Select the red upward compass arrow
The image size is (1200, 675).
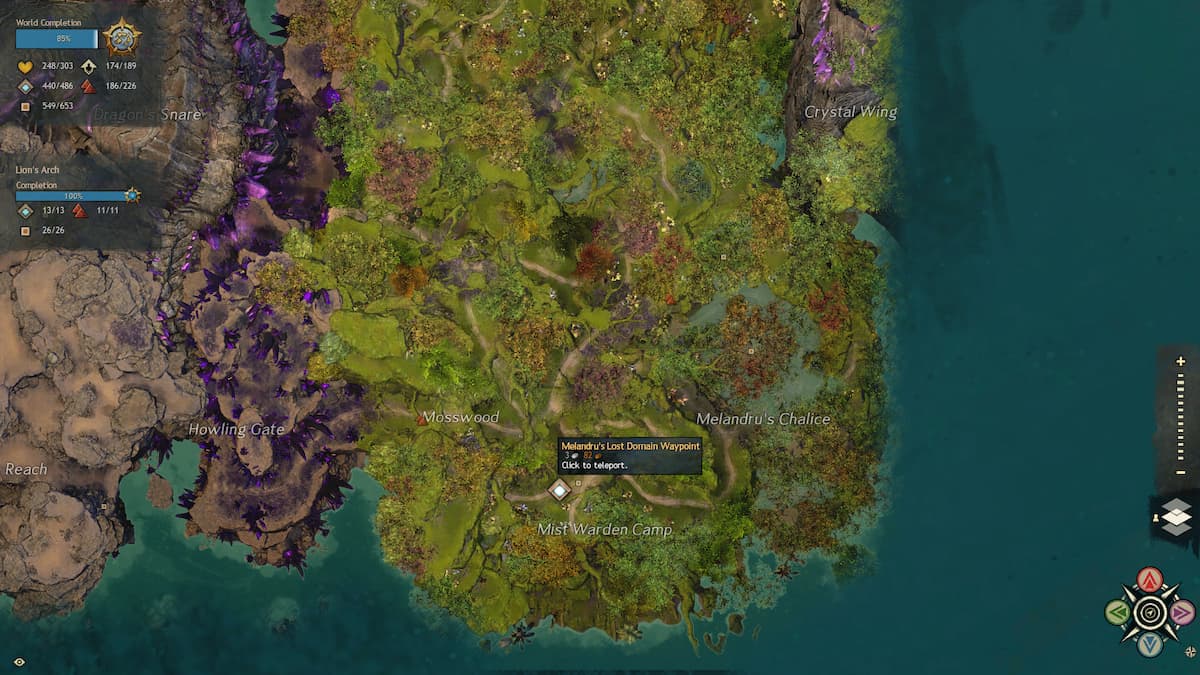click(1150, 580)
